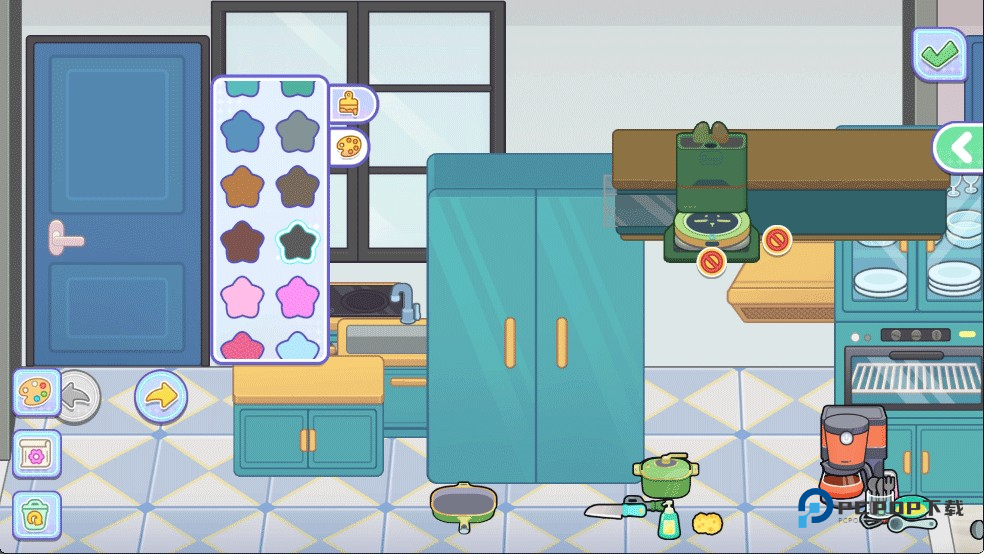
Task: Pick the blue star color swatch
Action: pos(241,131)
